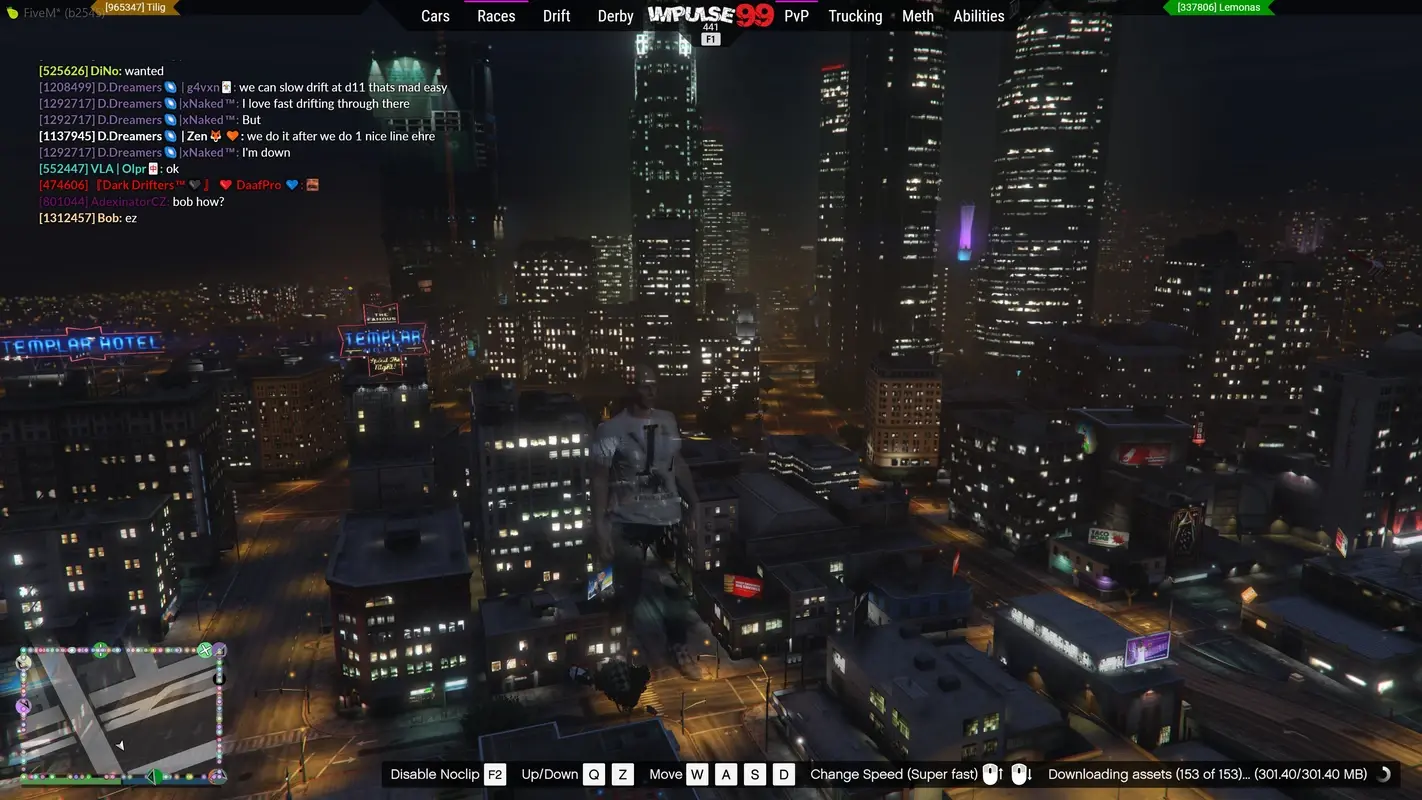Click the mouse scroll-up speed icon
The image size is (1422, 800).
991,773
